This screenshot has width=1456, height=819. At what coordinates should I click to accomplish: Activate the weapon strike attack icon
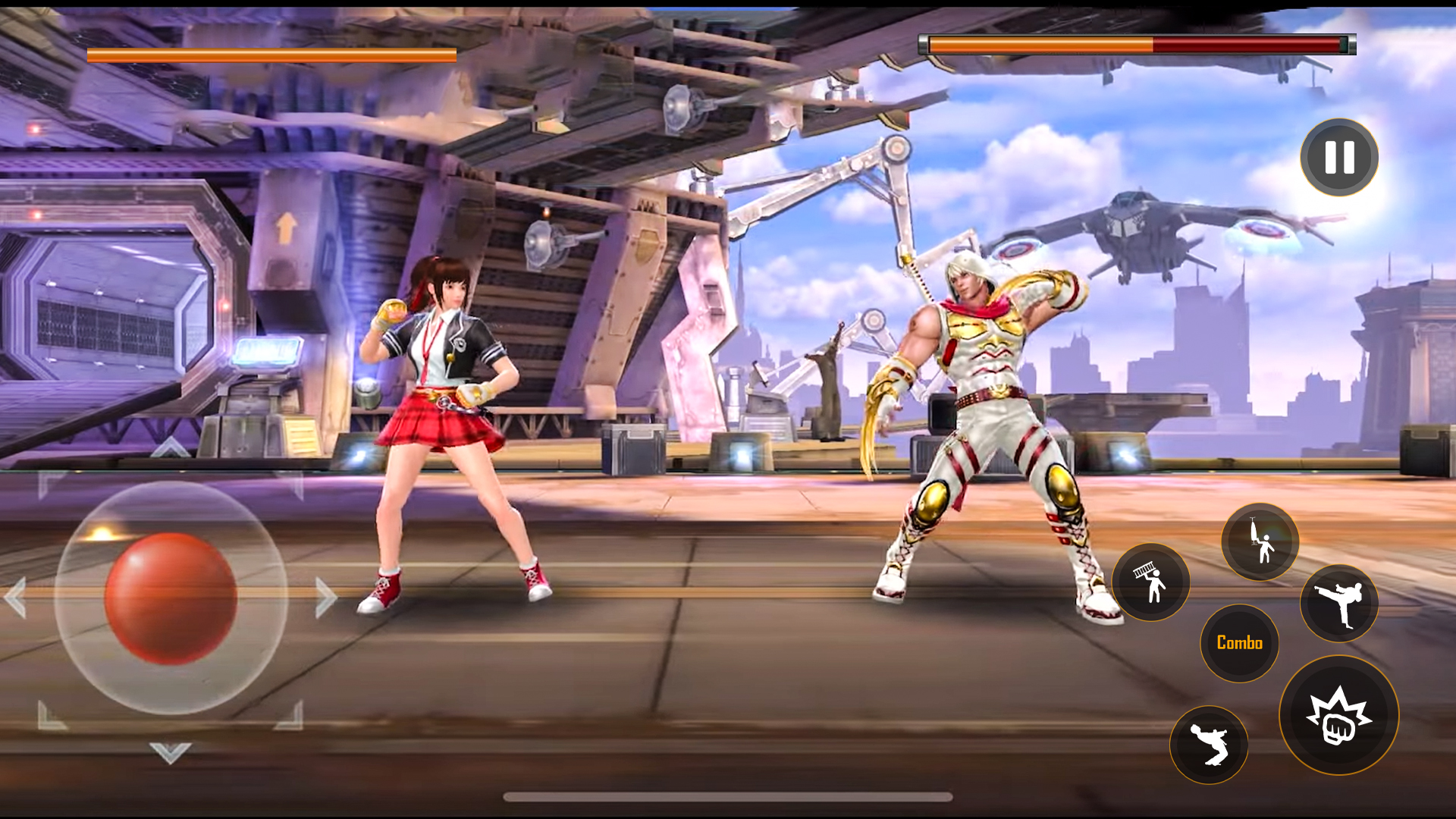pos(1259,542)
